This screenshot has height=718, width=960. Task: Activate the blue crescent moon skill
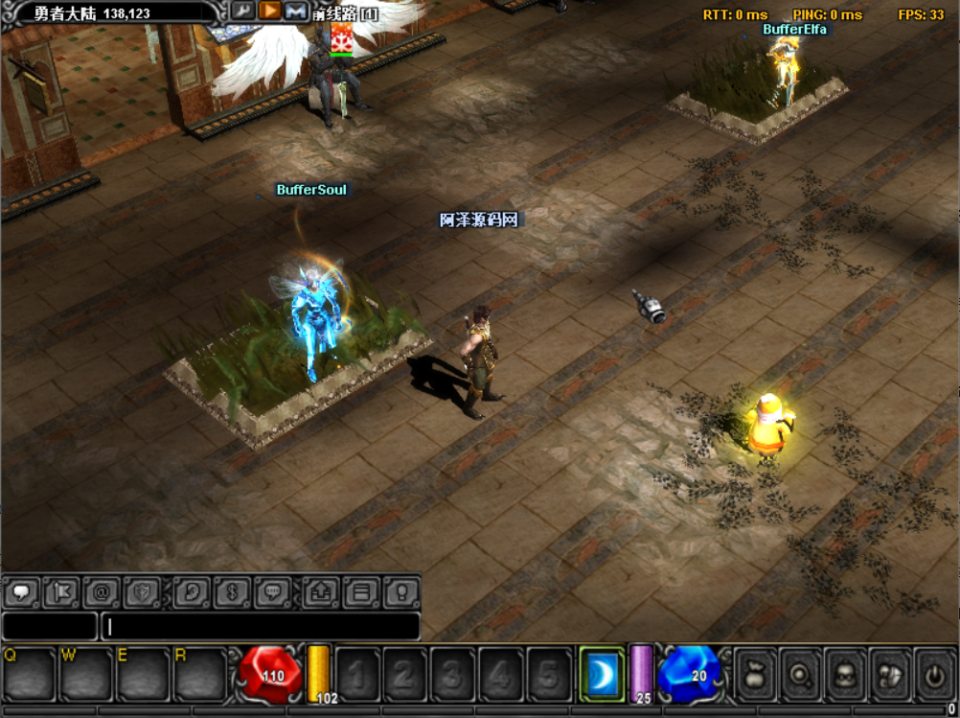[x=602, y=674]
